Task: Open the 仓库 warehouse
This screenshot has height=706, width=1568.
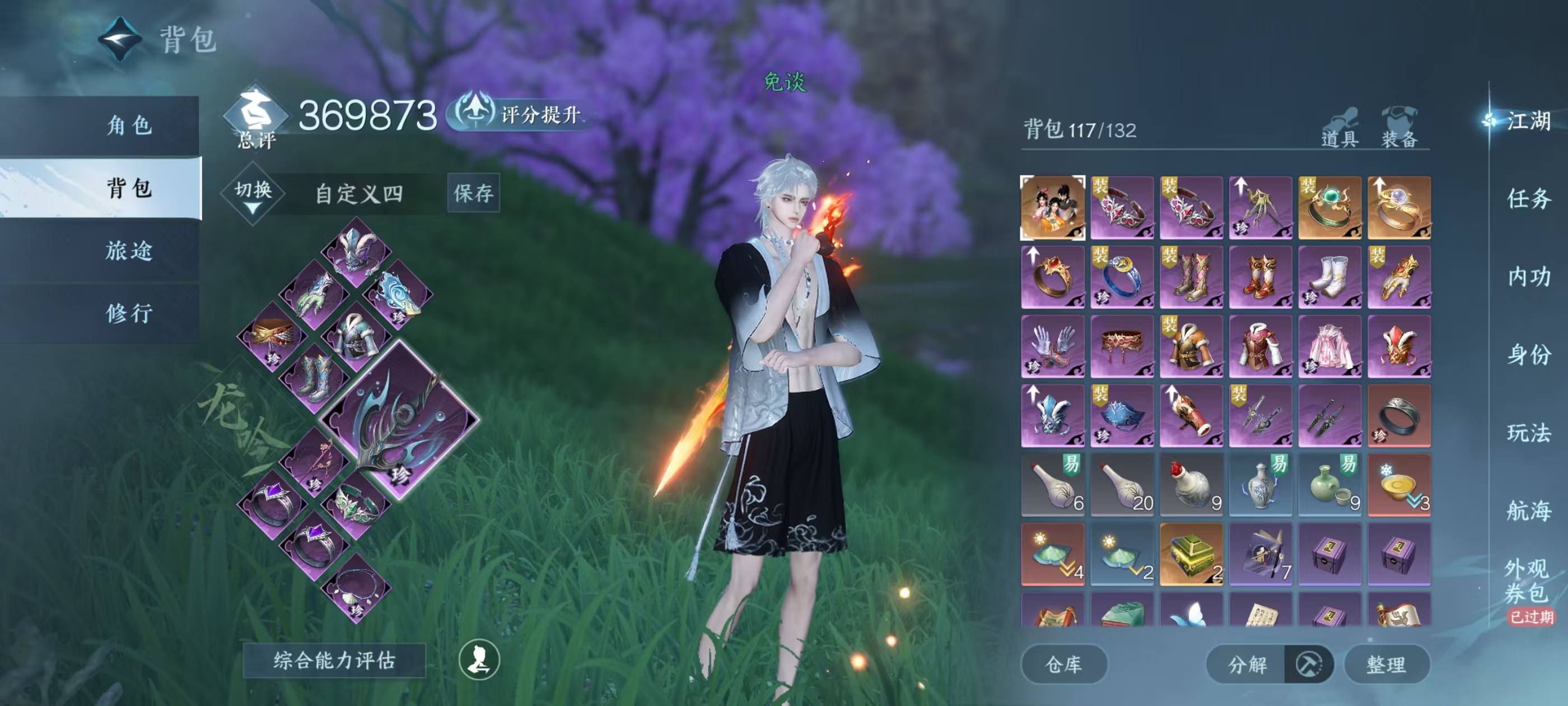Action: pos(1063,664)
